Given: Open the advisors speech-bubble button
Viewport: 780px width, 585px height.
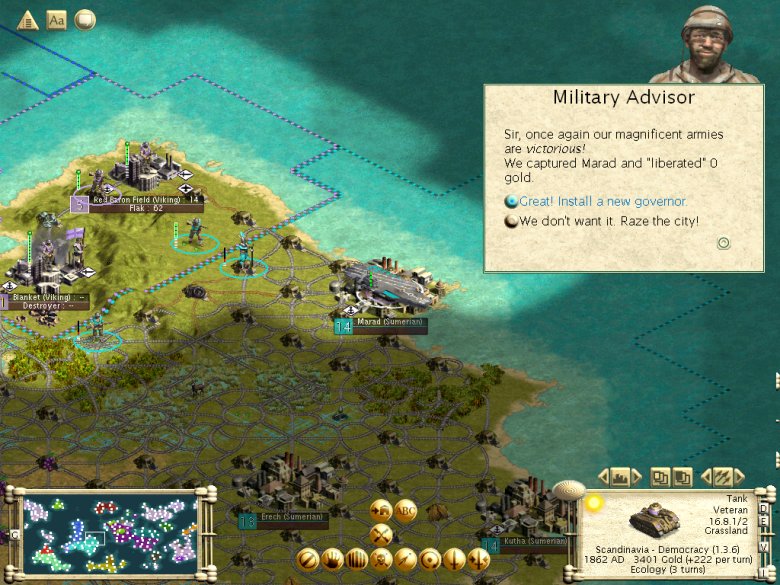Looking at the screenshot, I should [86, 20].
